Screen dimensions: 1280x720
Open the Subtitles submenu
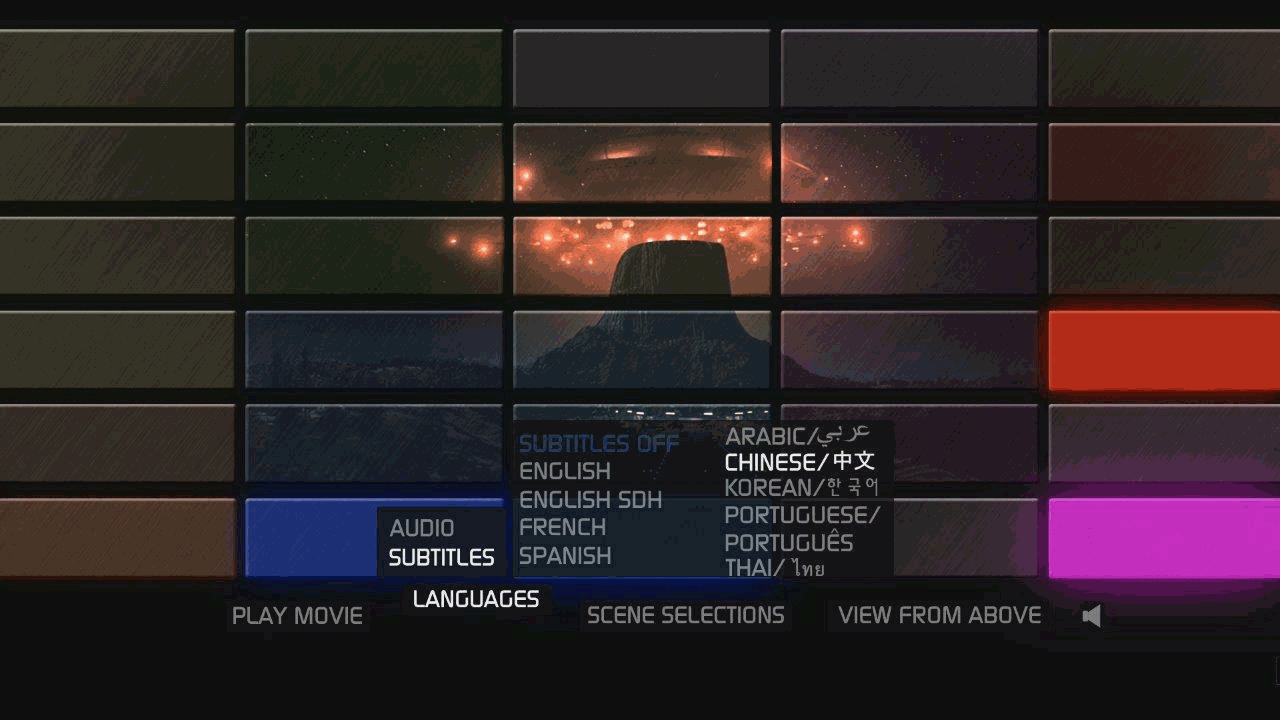439,557
